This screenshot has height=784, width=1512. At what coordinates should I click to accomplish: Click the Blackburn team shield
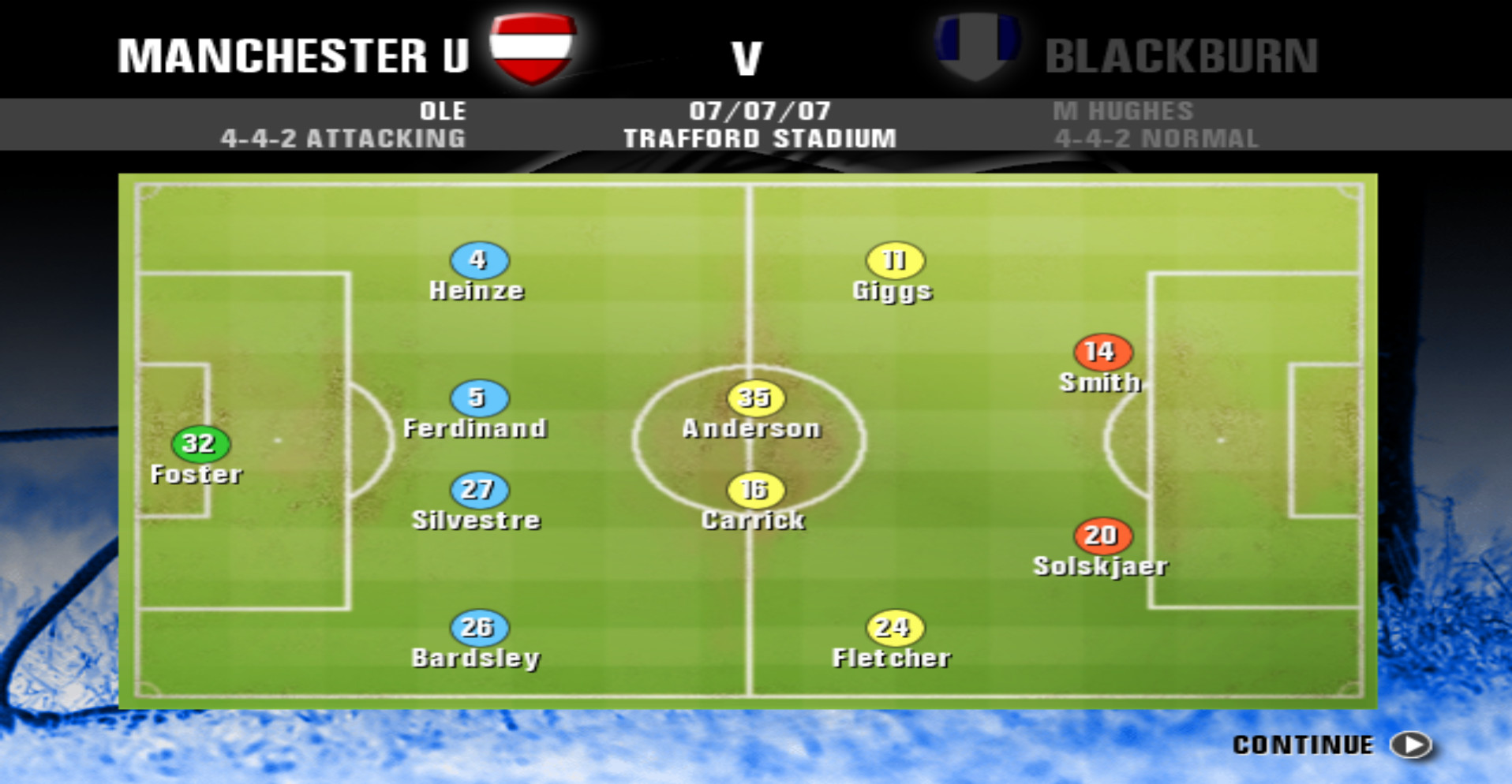977,45
